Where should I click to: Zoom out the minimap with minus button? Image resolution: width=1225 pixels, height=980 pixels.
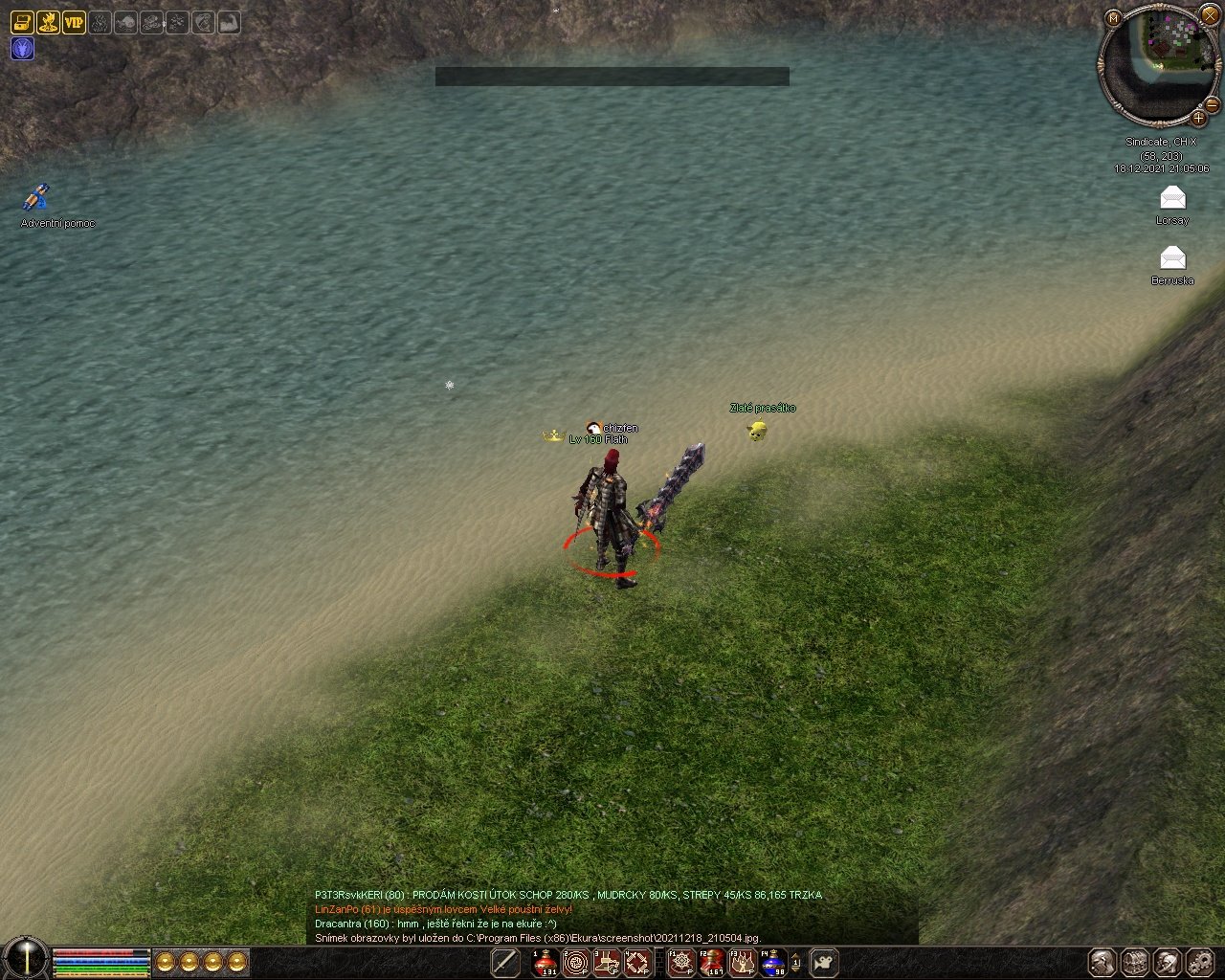tap(1212, 103)
